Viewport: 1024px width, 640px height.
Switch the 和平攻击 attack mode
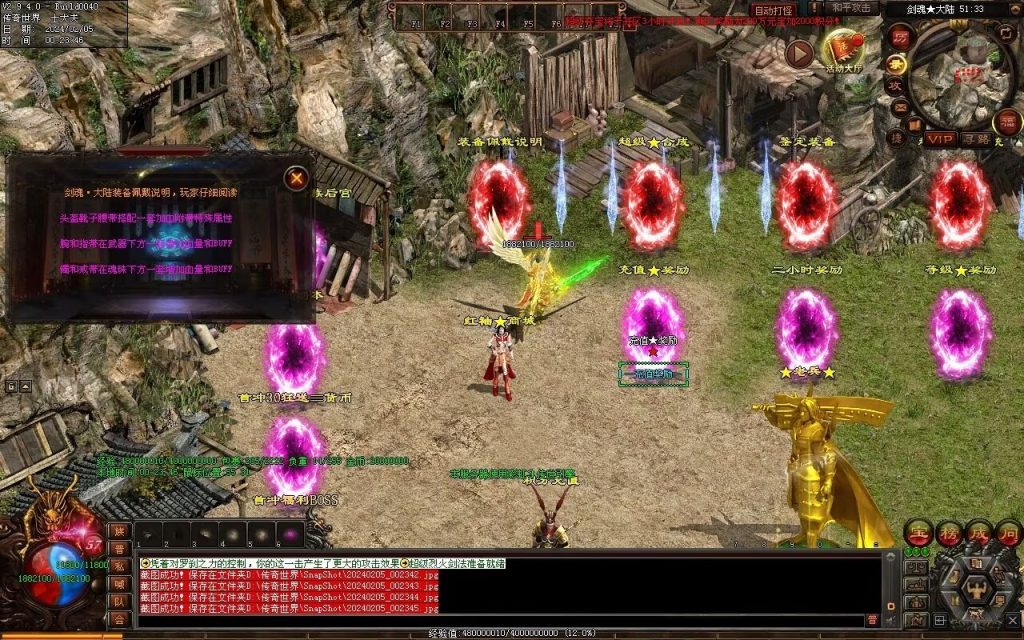pos(851,8)
